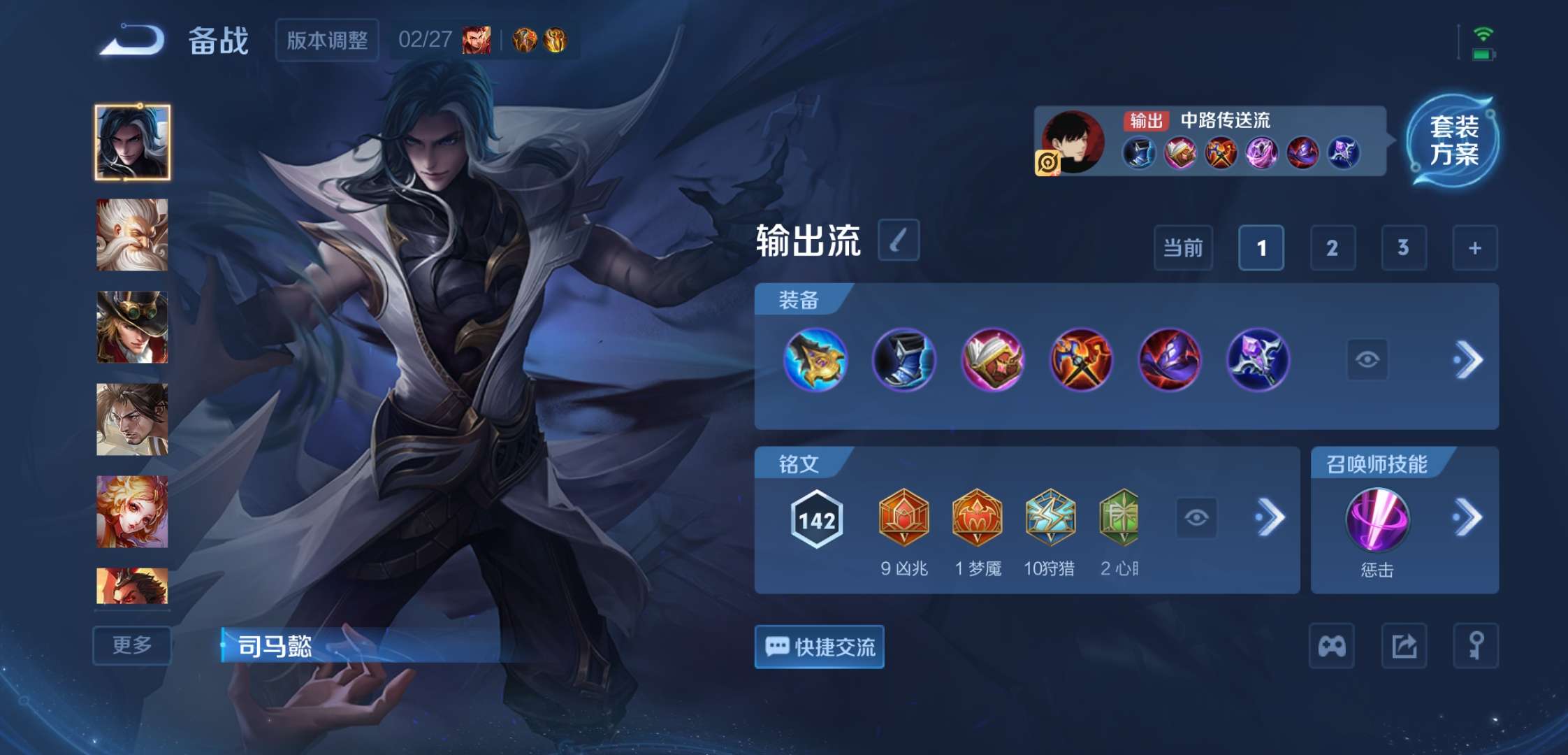Open the 142 rune level emblem in 铭文 panel
The image size is (1568, 755).
(816, 518)
